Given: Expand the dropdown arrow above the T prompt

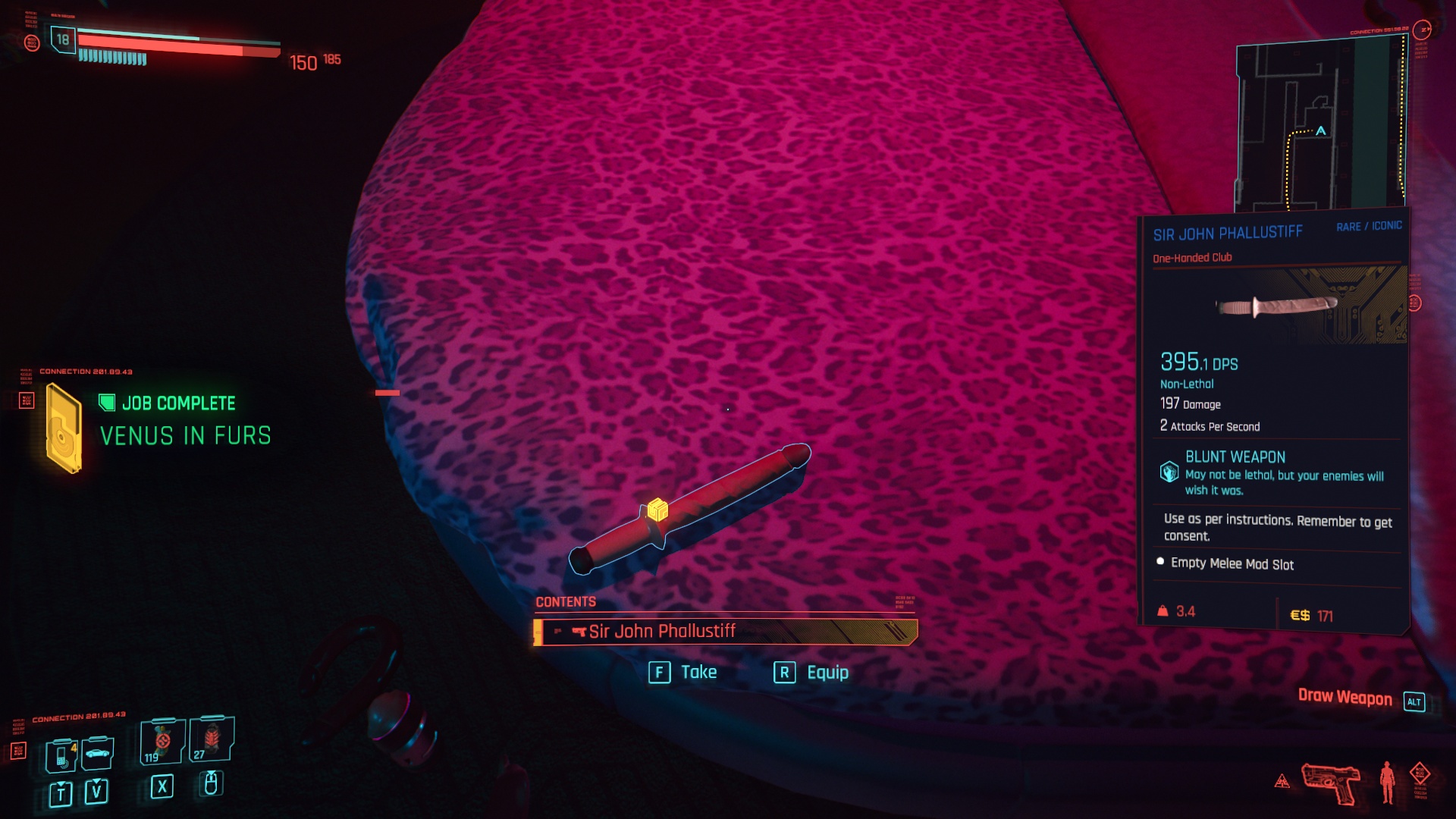Looking at the screenshot, I should coord(61,783).
